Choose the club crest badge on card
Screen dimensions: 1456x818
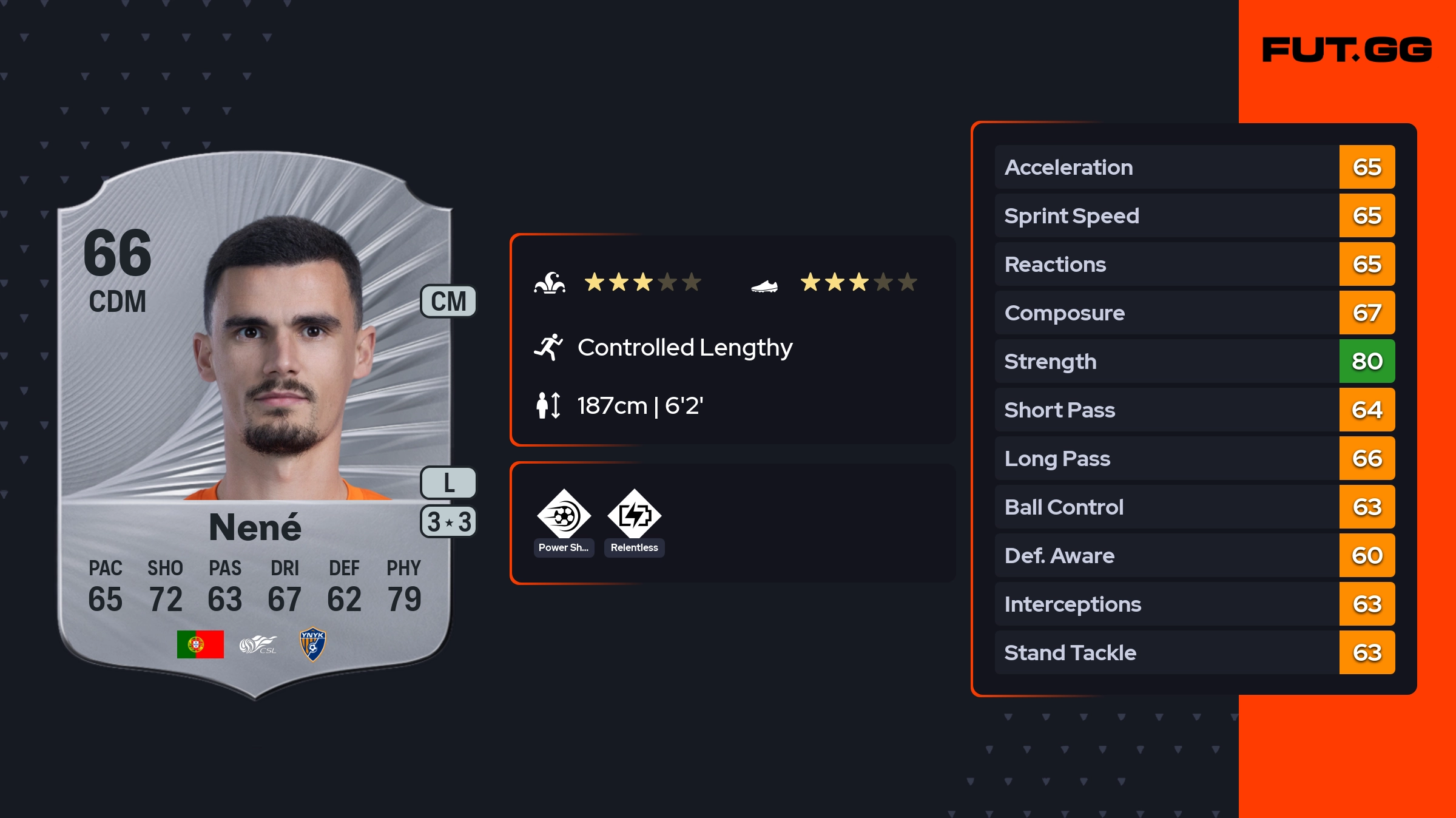(x=312, y=644)
